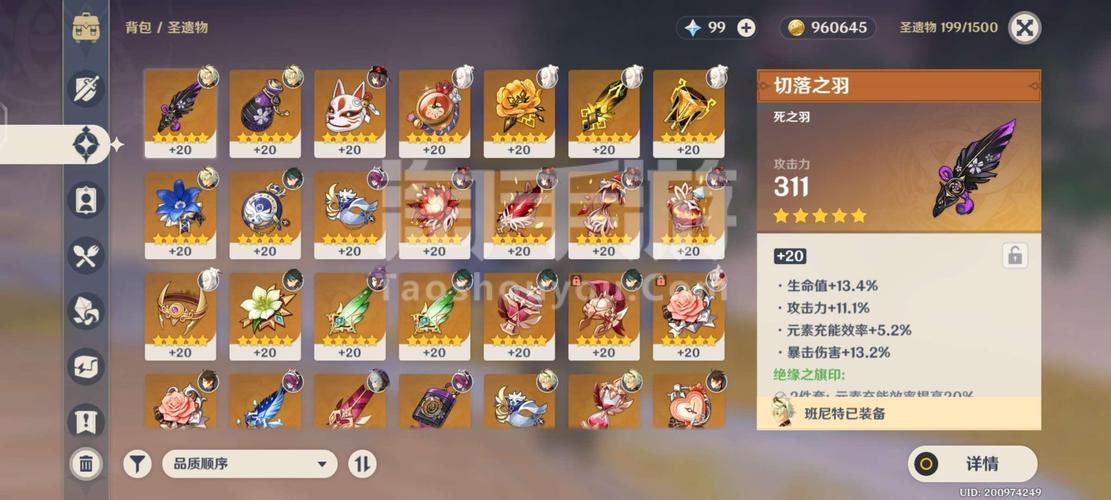Open the artifact filter funnel
Image resolution: width=1111 pixels, height=500 pixels.
(x=137, y=464)
